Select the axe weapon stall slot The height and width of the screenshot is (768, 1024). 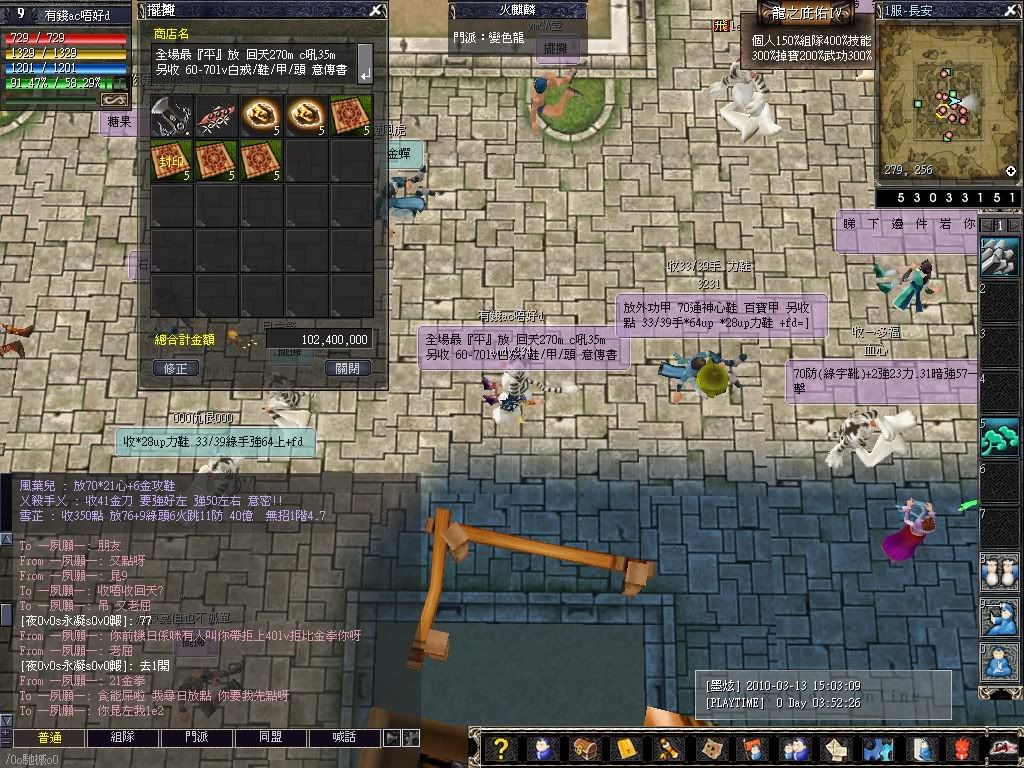170,116
